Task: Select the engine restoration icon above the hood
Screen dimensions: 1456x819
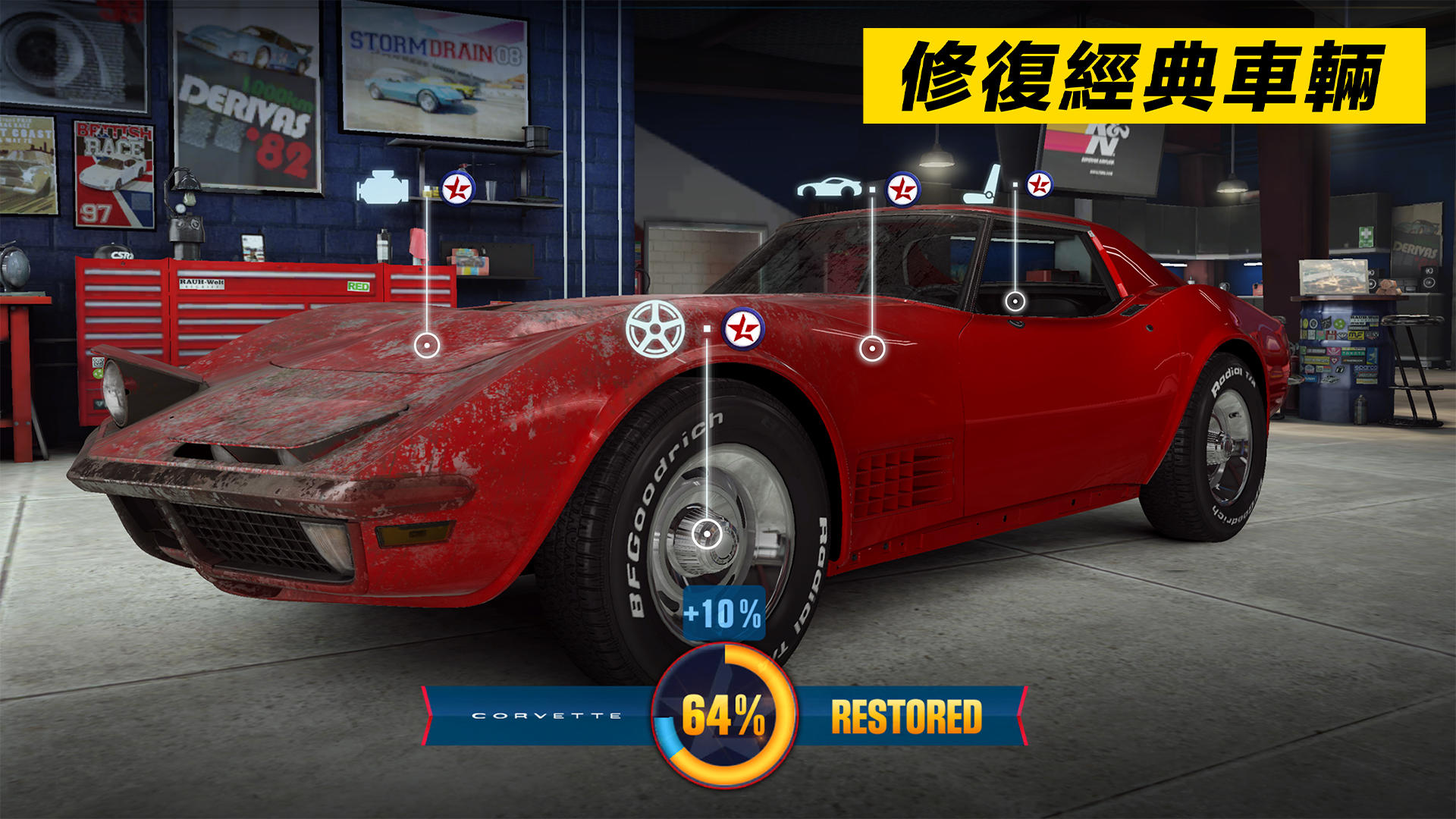Action: point(383,187)
